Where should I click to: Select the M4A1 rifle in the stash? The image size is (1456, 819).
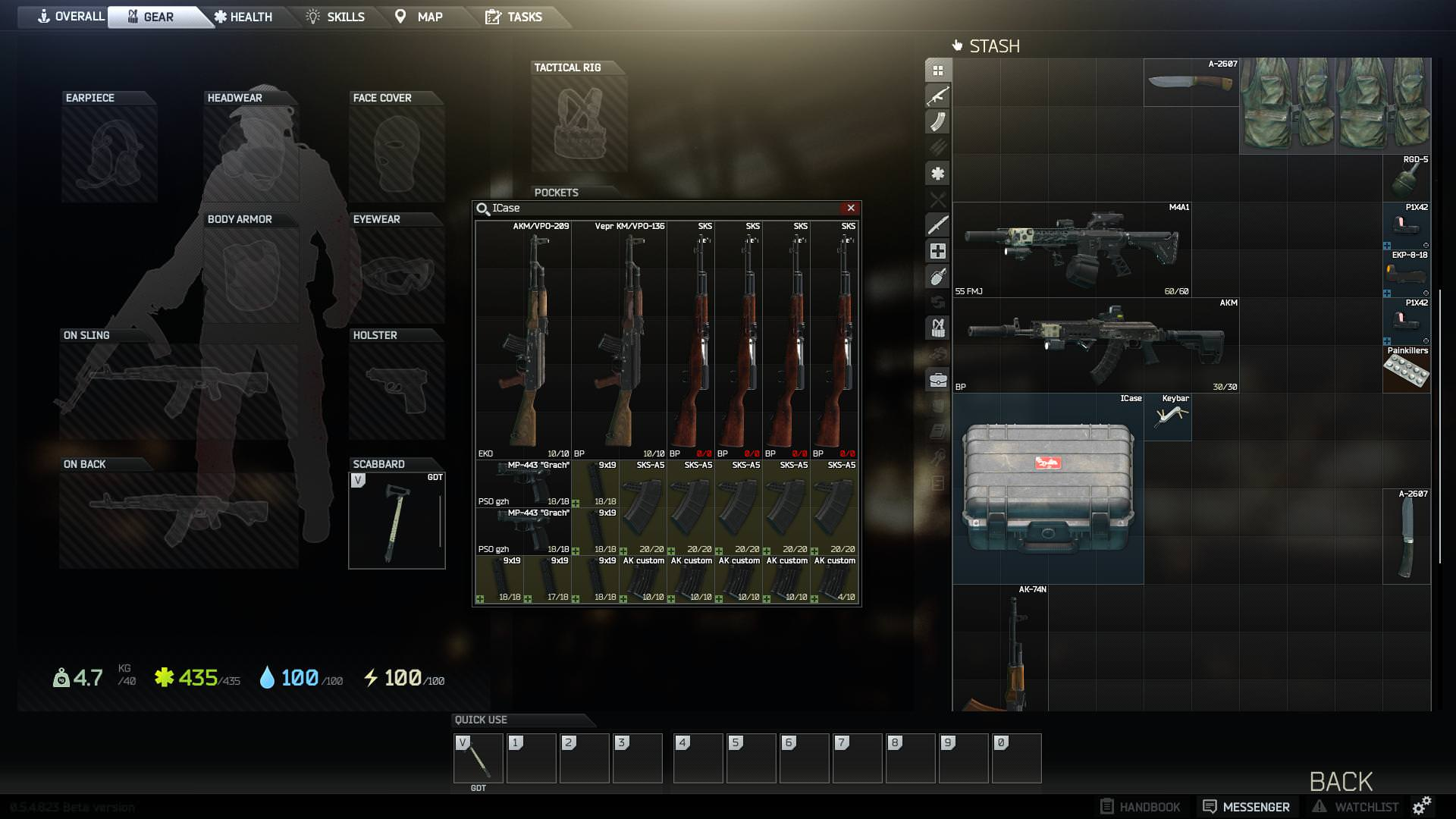pyautogui.click(x=1071, y=249)
